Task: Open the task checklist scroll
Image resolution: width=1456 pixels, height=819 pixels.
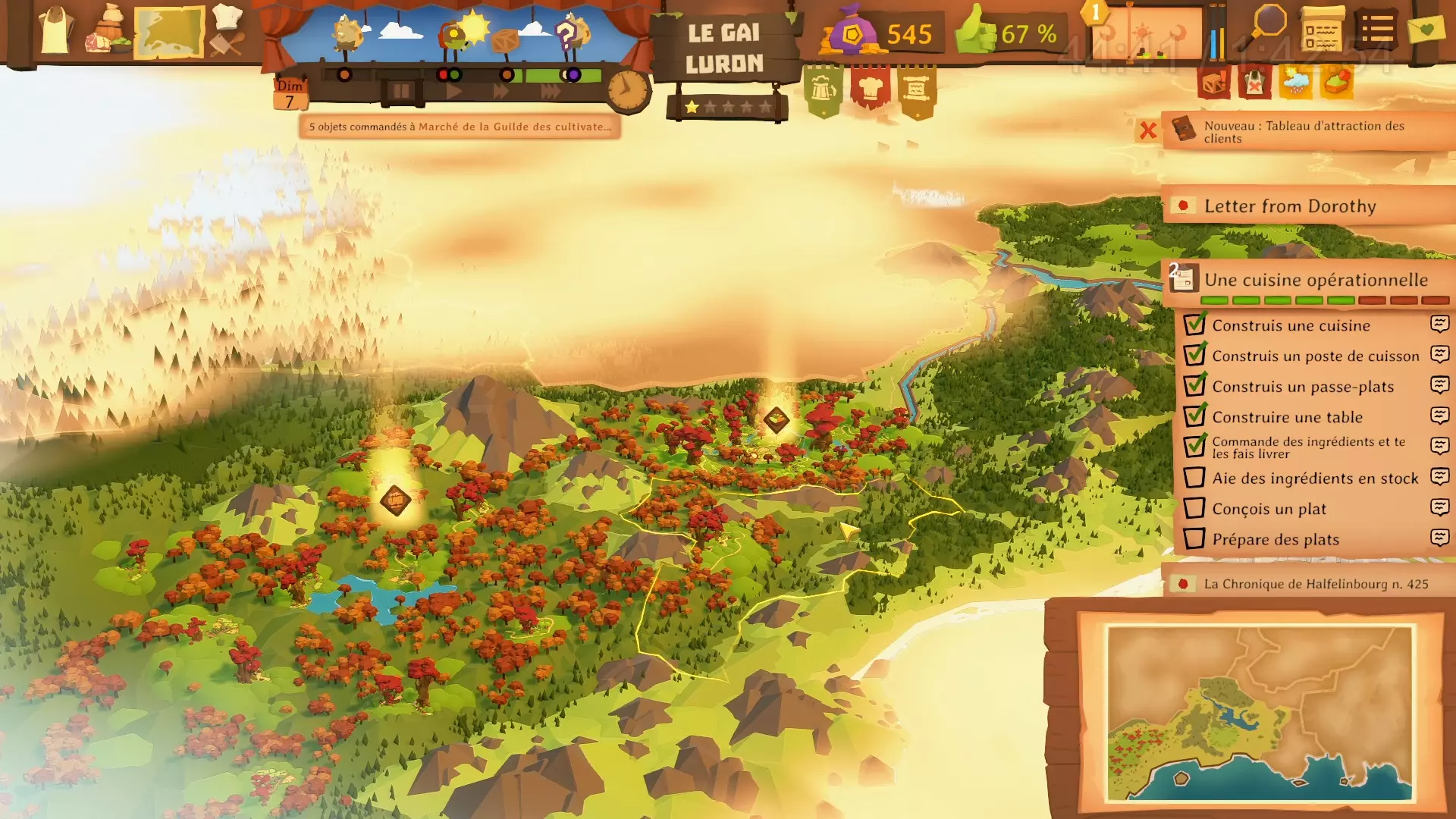Action: click(x=1322, y=30)
